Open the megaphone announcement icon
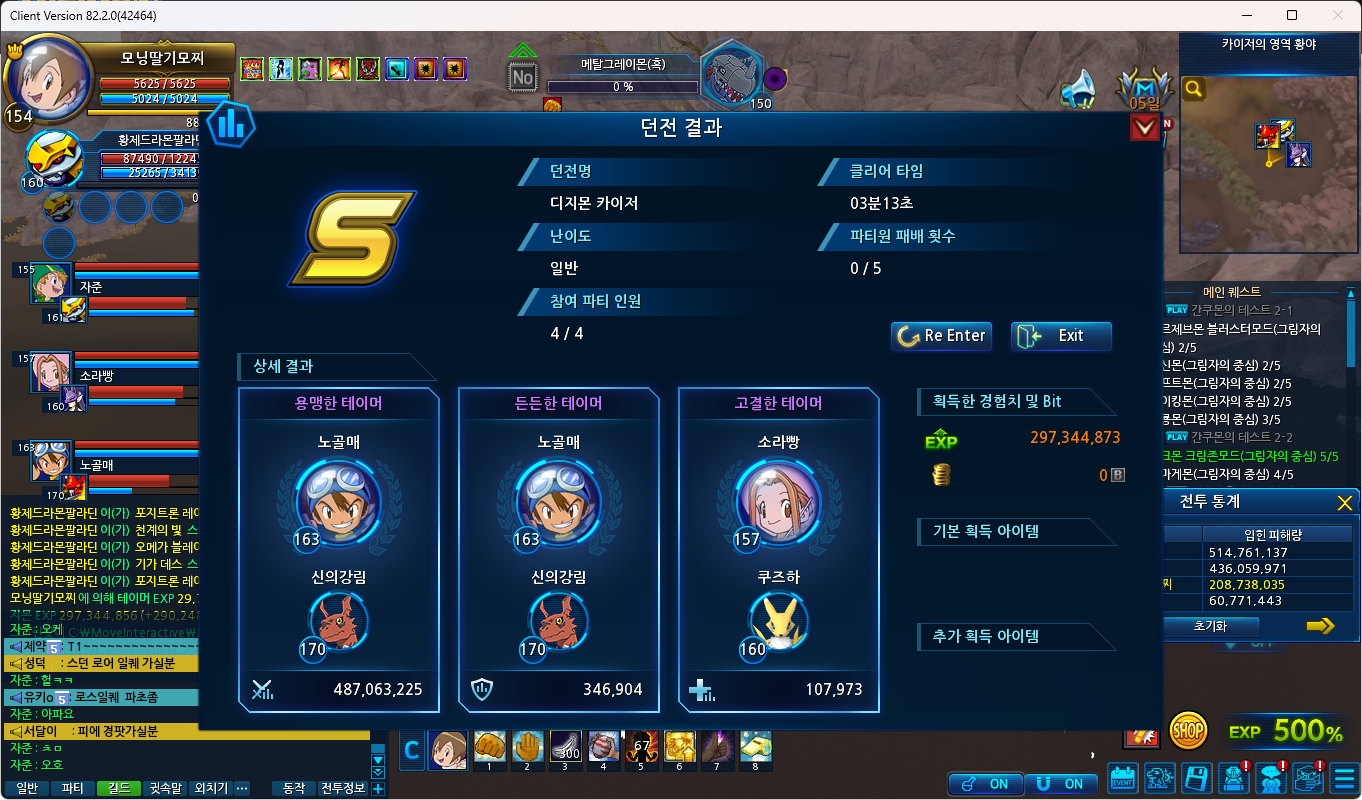 pyautogui.click(x=1077, y=90)
